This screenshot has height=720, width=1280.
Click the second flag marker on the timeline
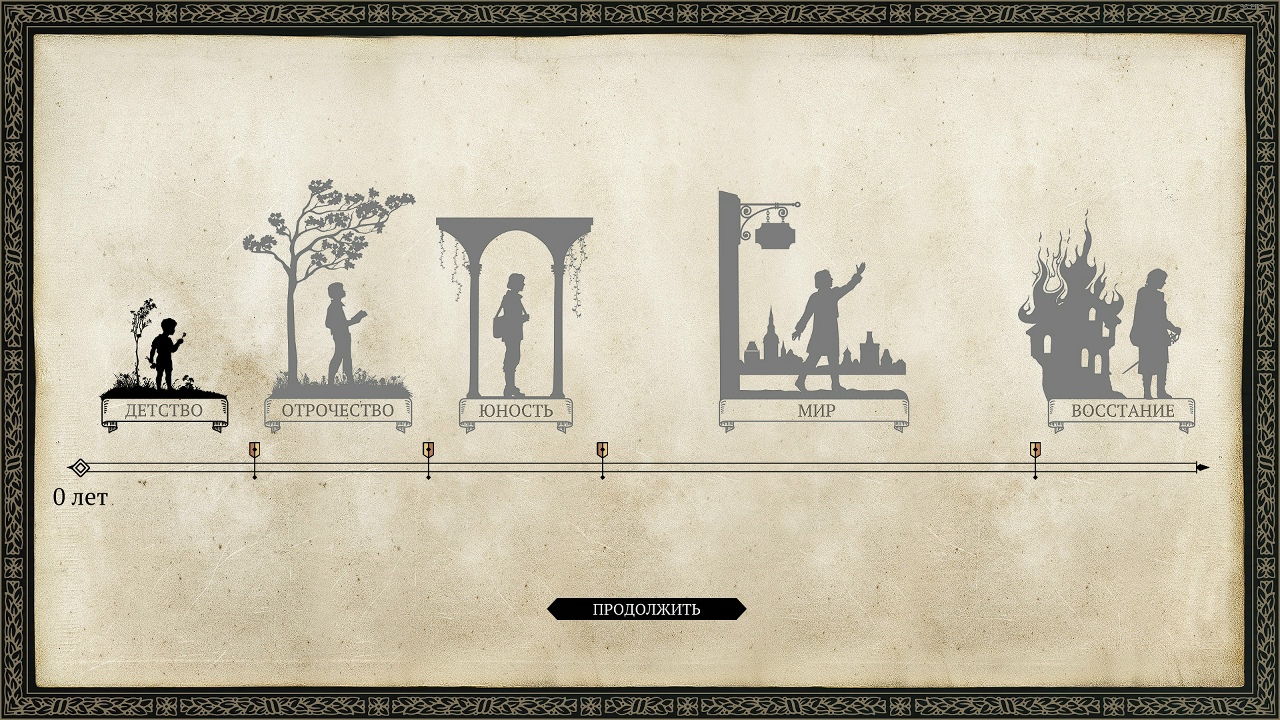[x=429, y=451]
